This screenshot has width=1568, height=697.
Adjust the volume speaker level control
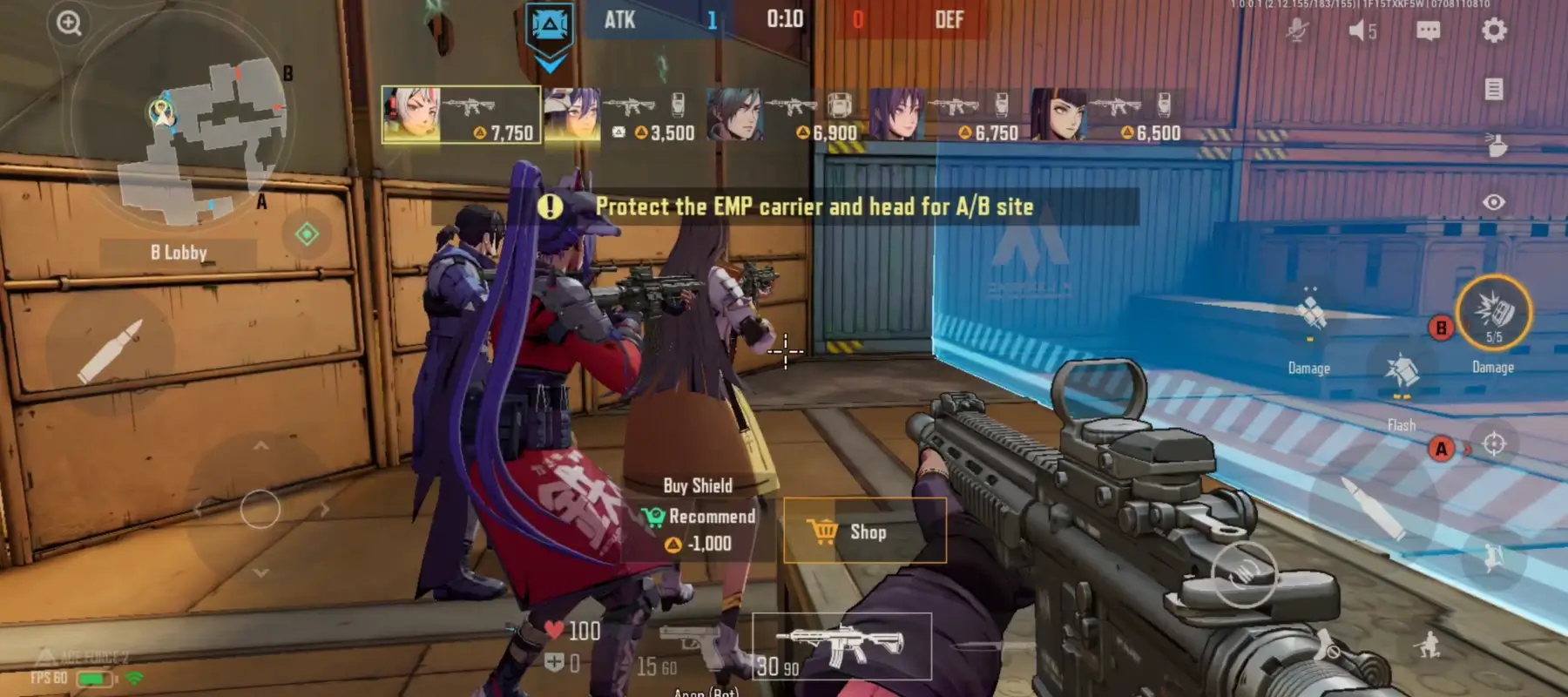[1357, 30]
